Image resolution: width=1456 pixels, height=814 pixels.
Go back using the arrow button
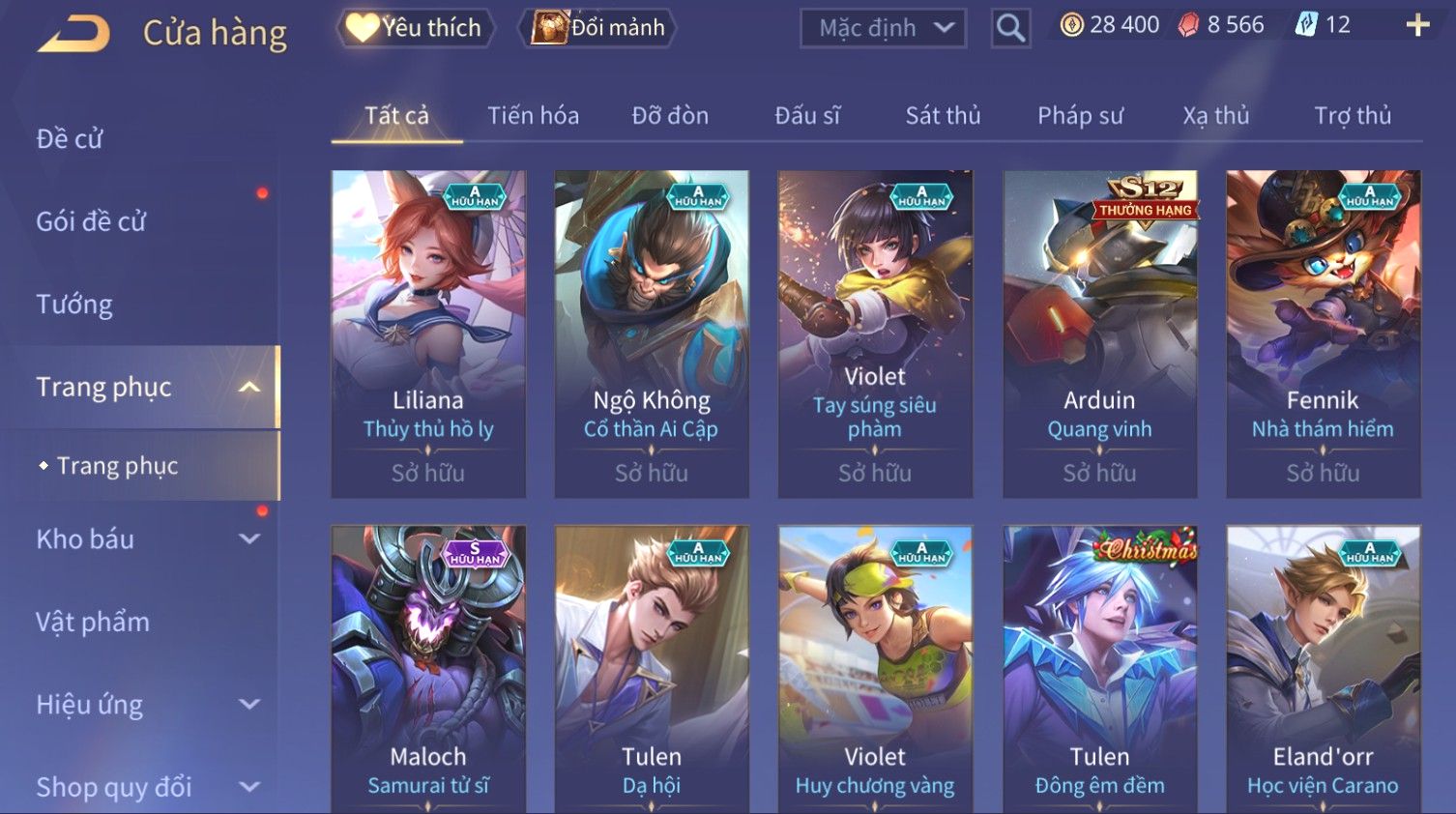coord(74,33)
